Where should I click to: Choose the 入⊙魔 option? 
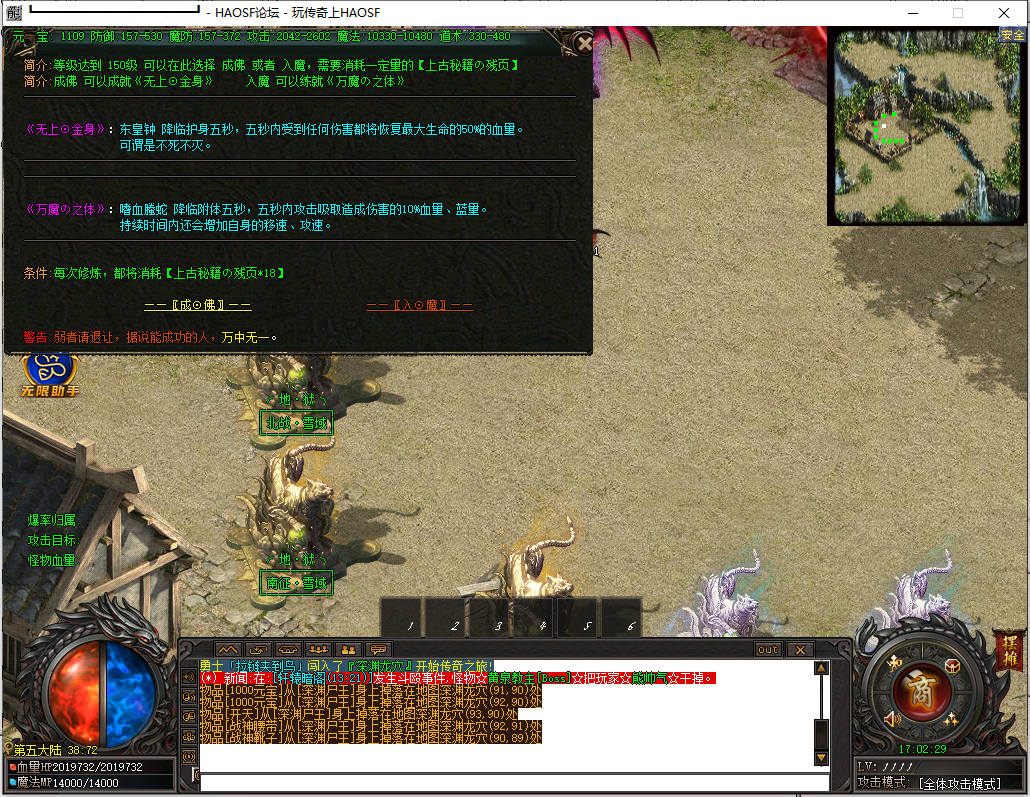click(x=420, y=305)
